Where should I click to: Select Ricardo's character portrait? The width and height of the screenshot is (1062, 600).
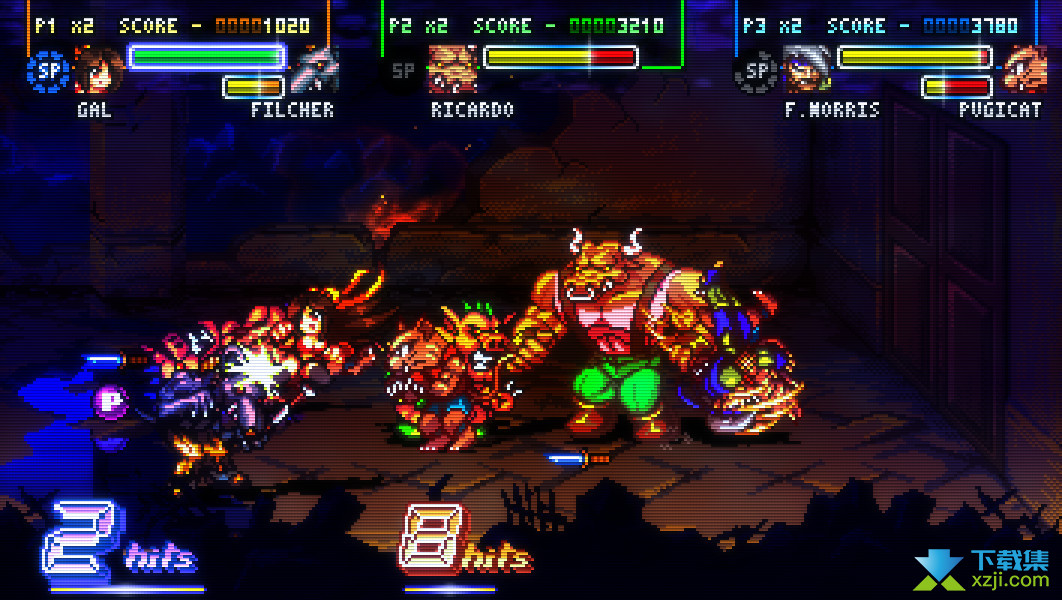coord(452,69)
